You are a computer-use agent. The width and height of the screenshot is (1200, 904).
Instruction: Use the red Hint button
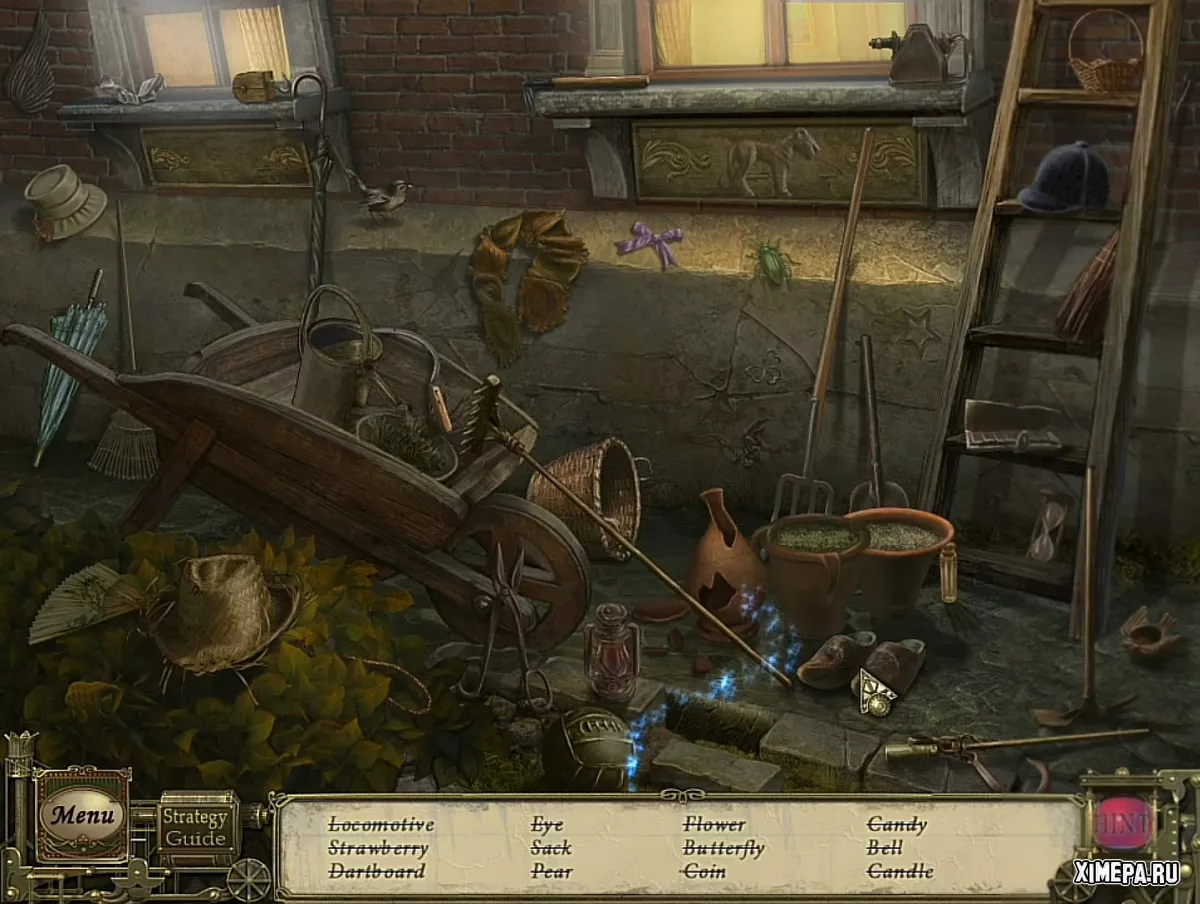coord(1123,822)
